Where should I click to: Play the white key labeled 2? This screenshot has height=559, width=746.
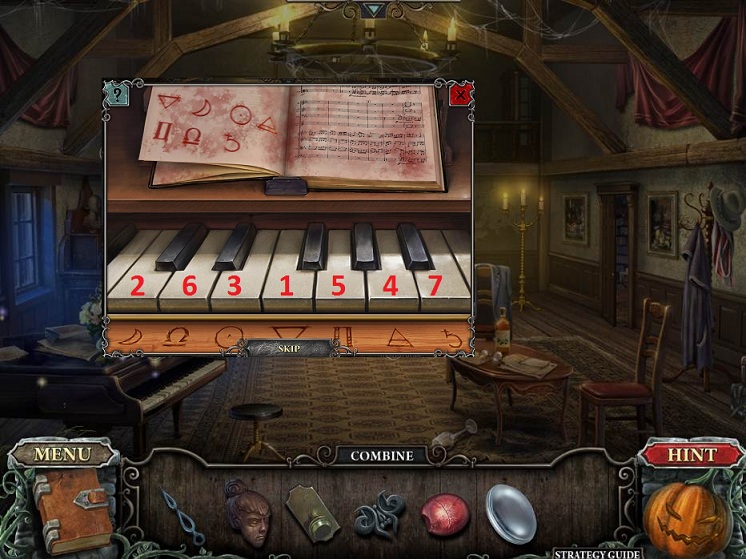[137, 287]
